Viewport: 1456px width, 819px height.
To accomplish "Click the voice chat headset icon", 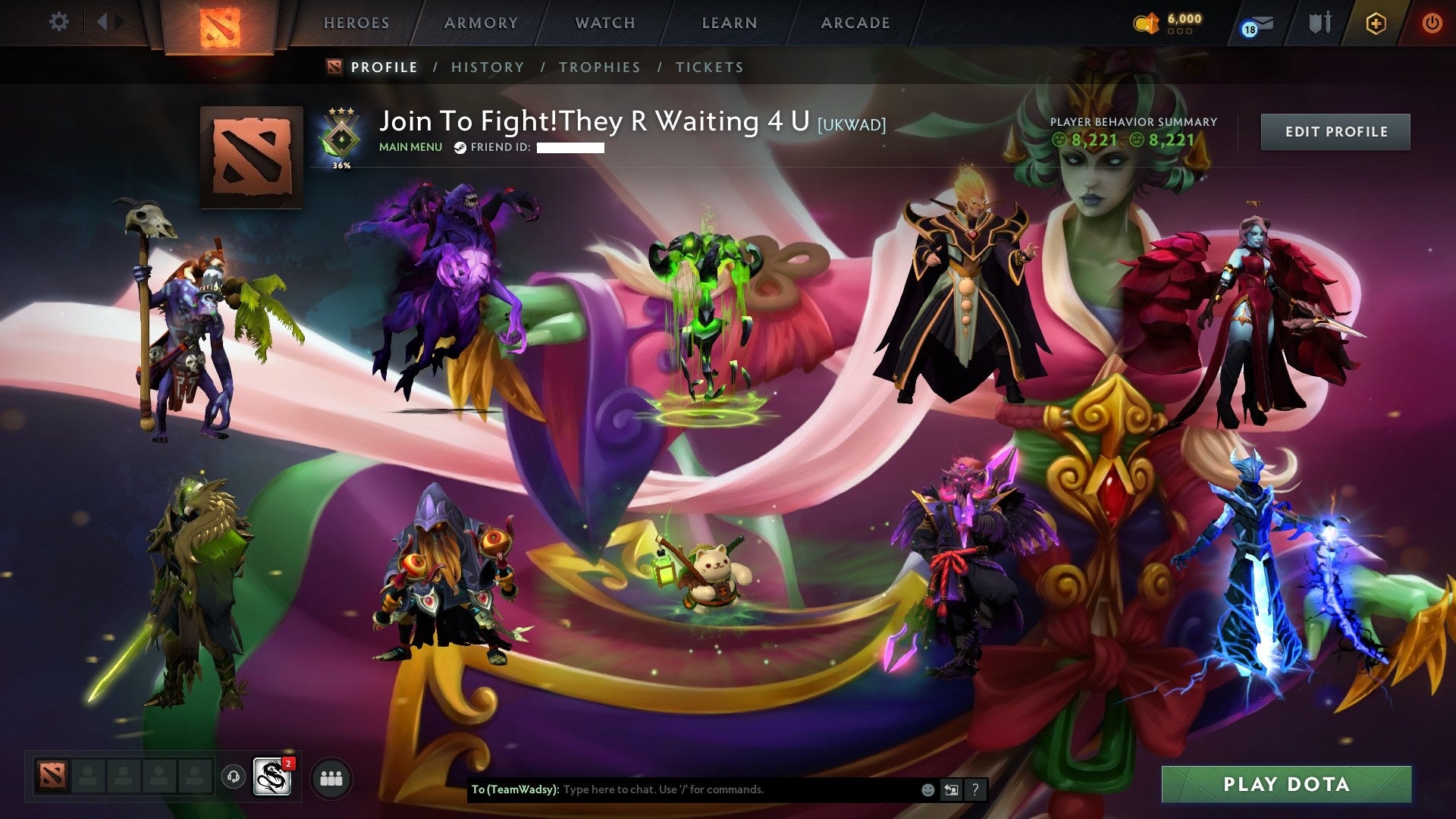I will (233, 777).
